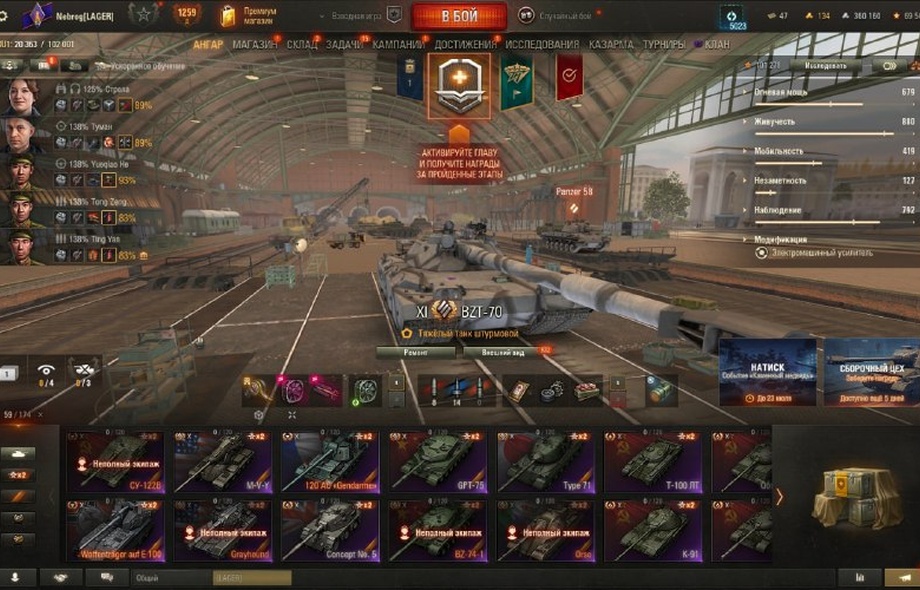Switch to the МАГАЗИН tab
920x590 pixels.
[255, 45]
